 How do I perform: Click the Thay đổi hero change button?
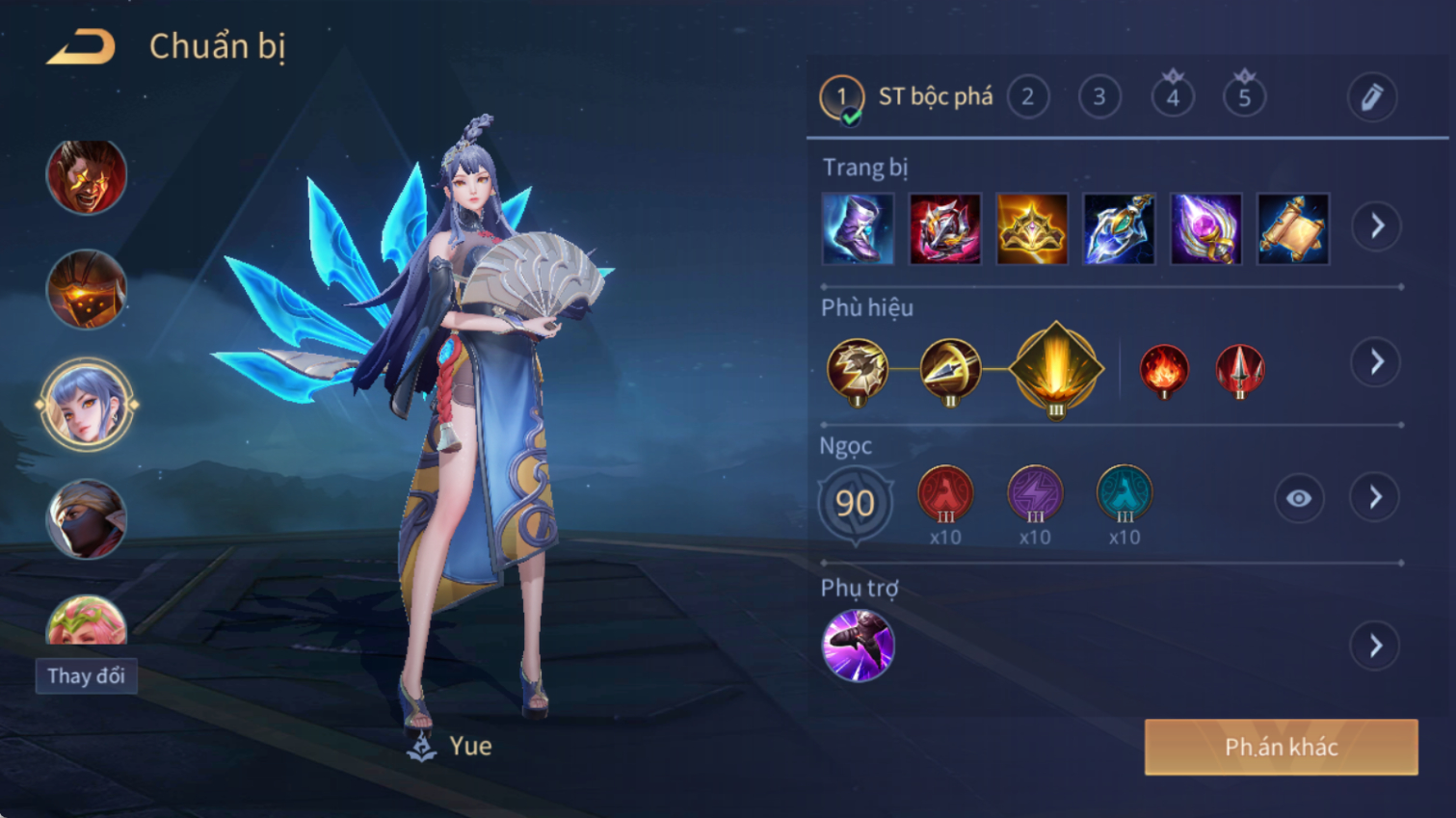pyautogui.click(x=87, y=676)
